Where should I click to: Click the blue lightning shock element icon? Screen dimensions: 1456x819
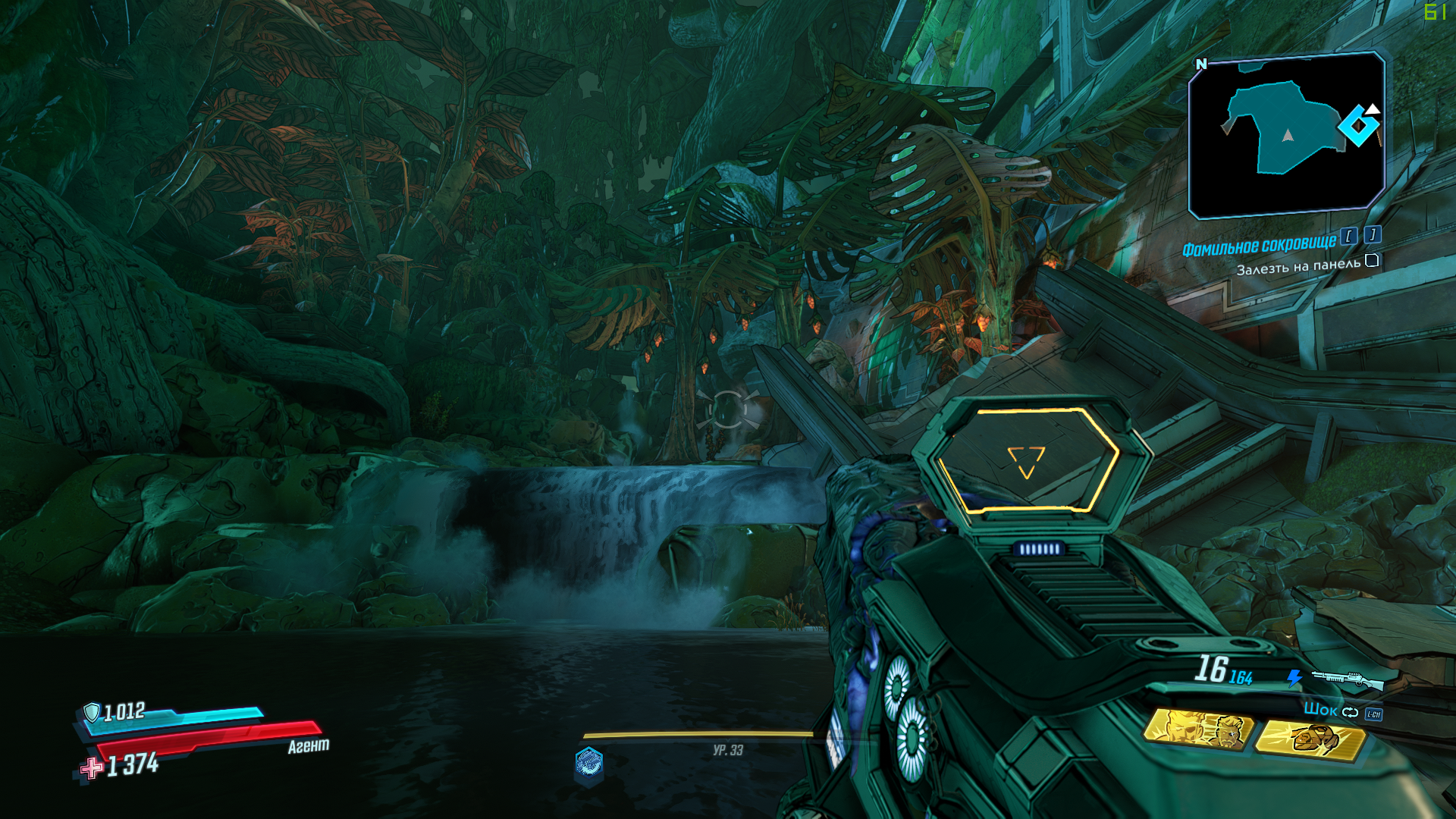pos(1294,678)
